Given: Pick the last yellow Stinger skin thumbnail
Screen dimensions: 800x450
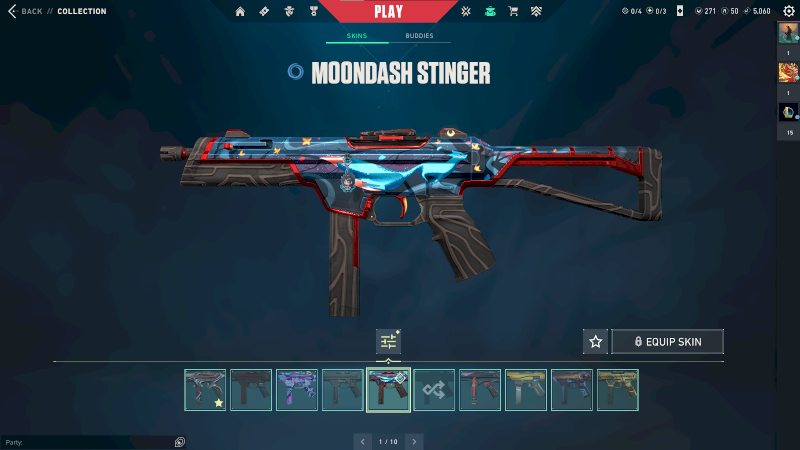Looking at the screenshot, I should click(x=617, y=390).
